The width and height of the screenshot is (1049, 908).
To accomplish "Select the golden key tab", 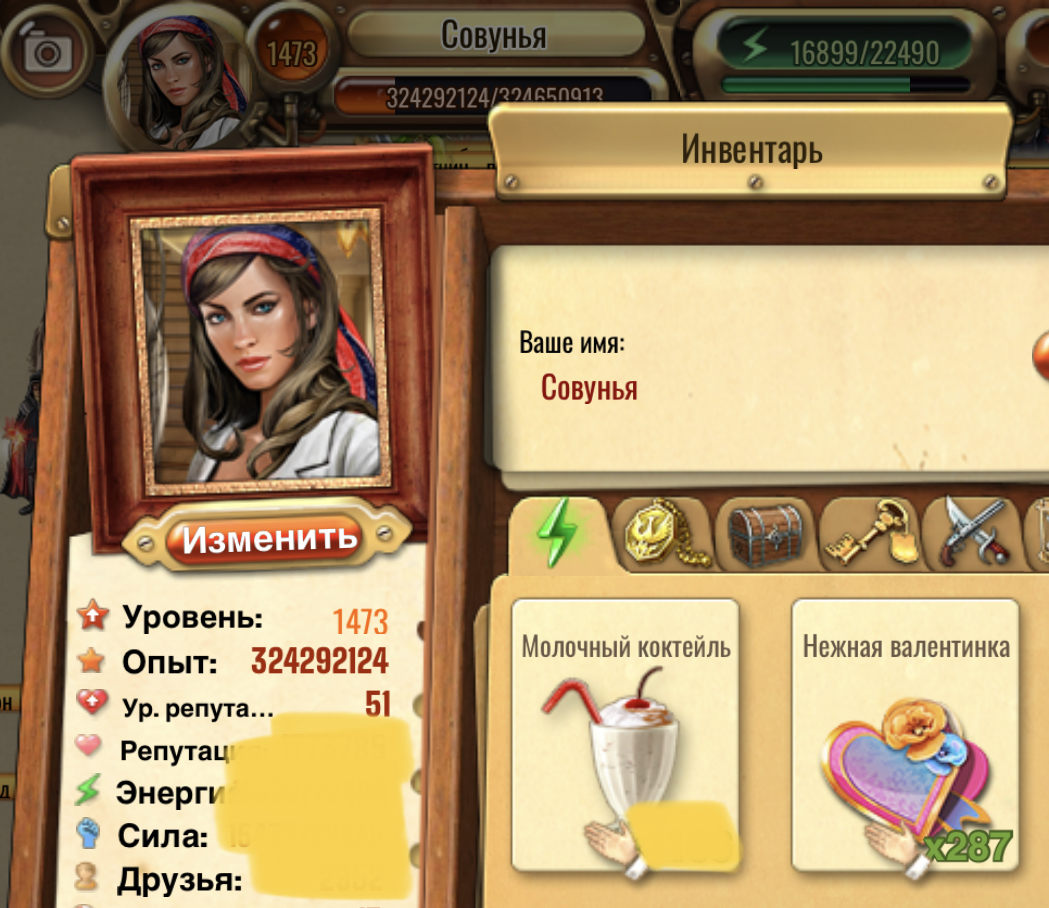I will [x=866, y=533].
